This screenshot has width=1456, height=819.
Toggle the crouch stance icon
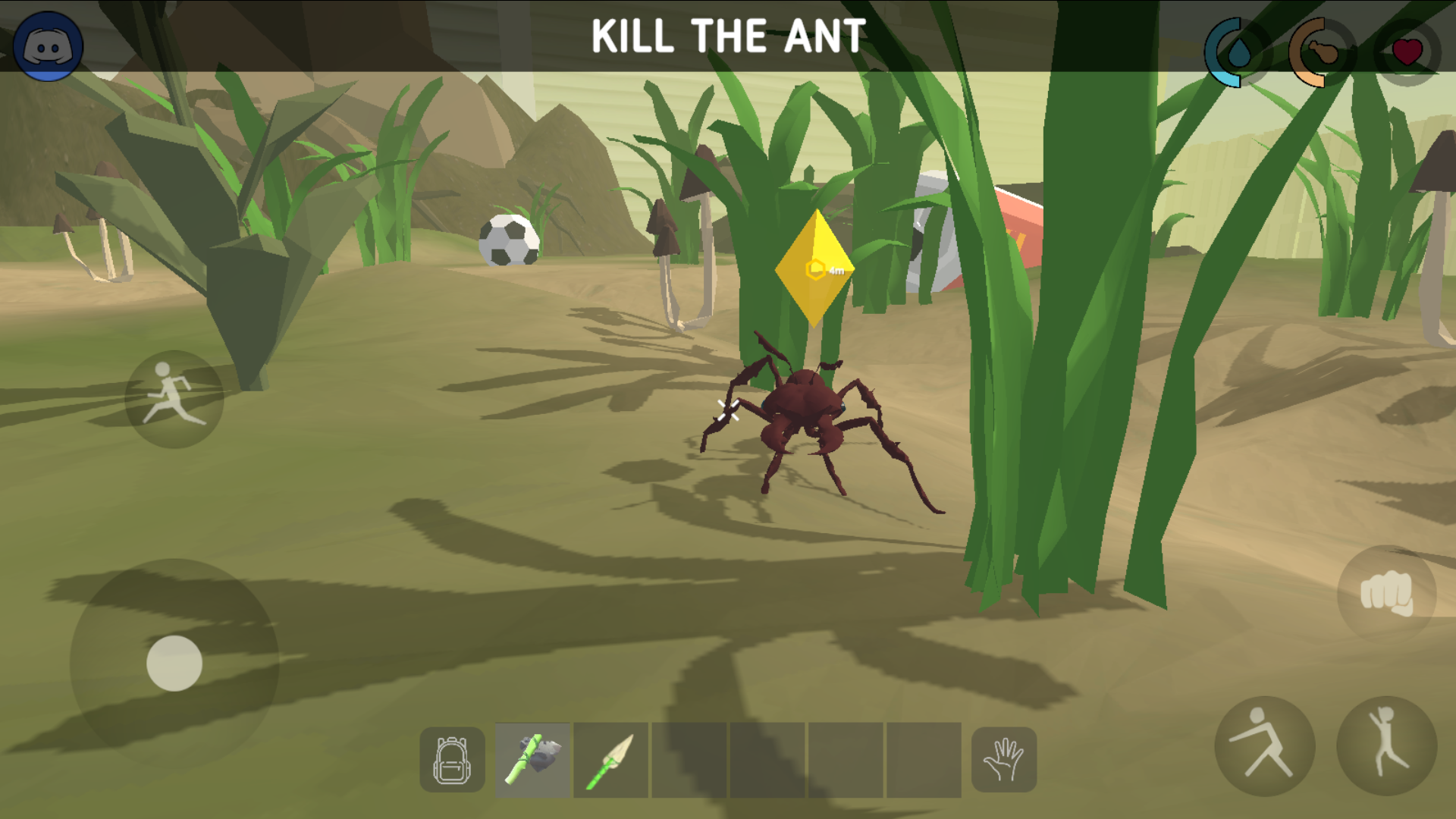coord(1263,746)
